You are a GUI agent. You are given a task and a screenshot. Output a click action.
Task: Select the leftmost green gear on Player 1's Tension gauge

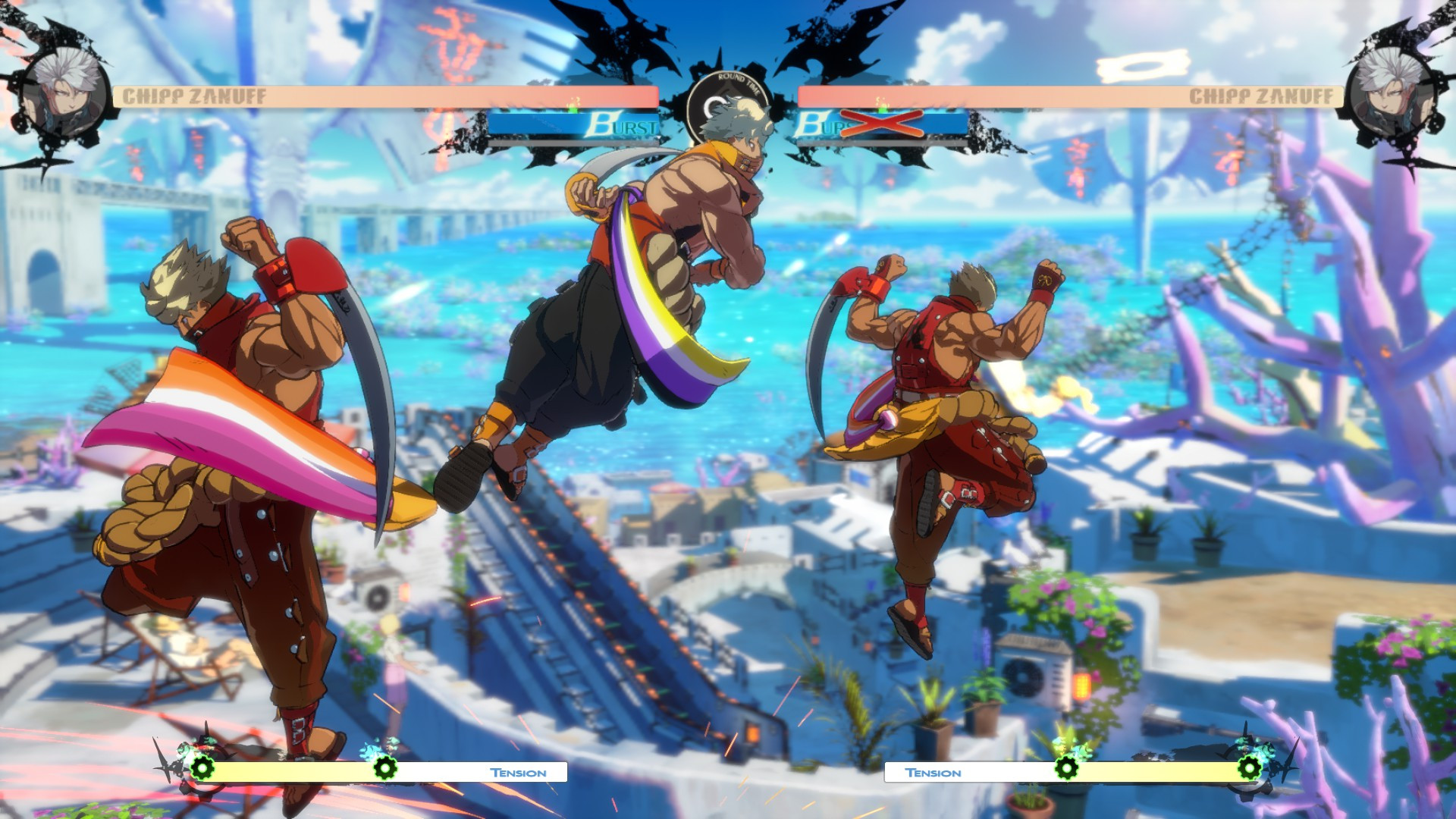coord(202,767)
